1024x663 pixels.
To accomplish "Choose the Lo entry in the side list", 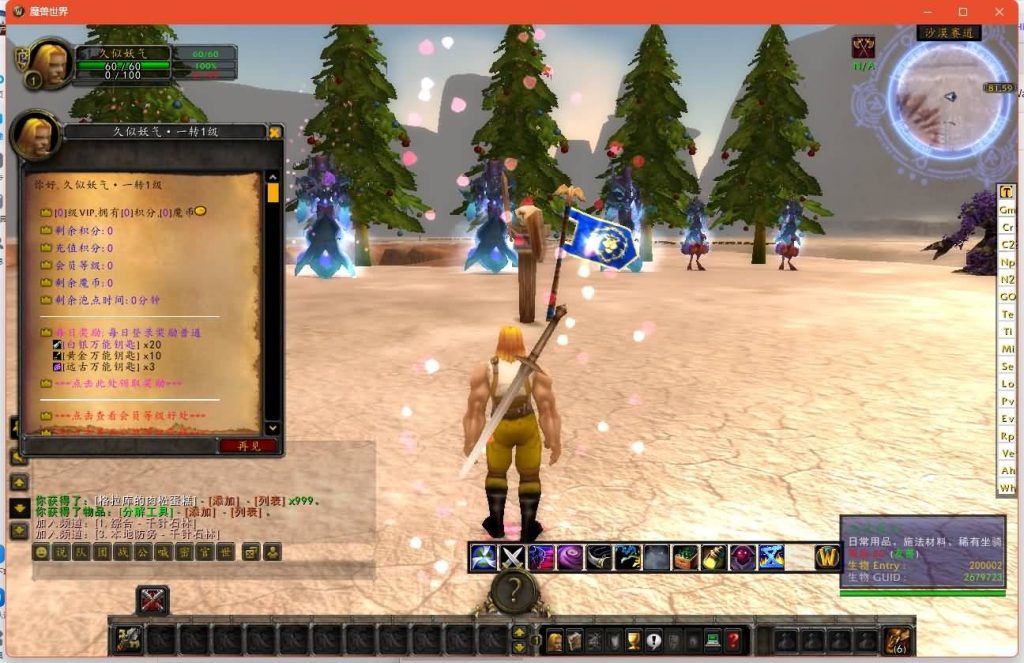I will (x=1007, y=384).
